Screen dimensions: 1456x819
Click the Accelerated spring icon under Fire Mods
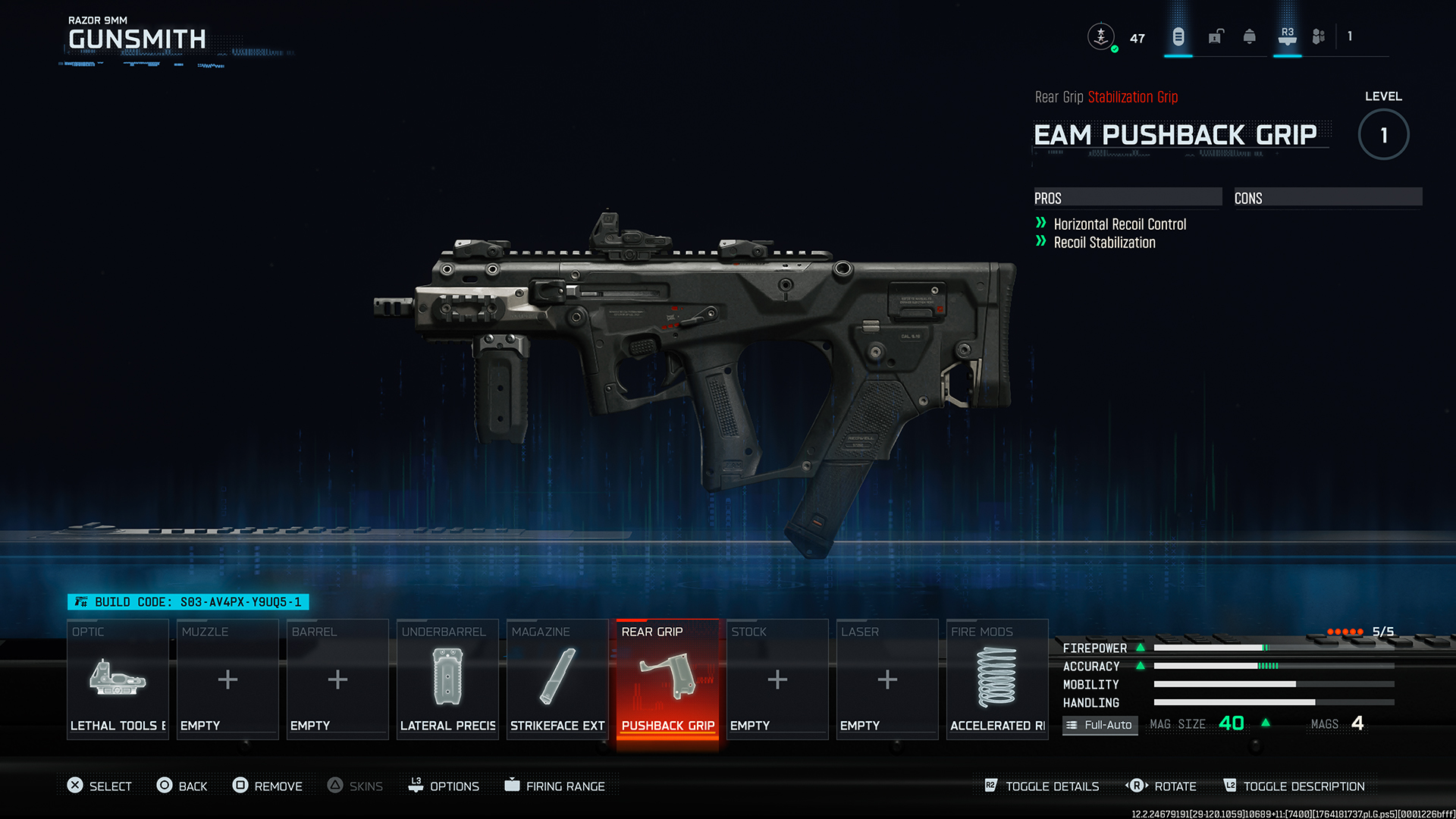996,679
